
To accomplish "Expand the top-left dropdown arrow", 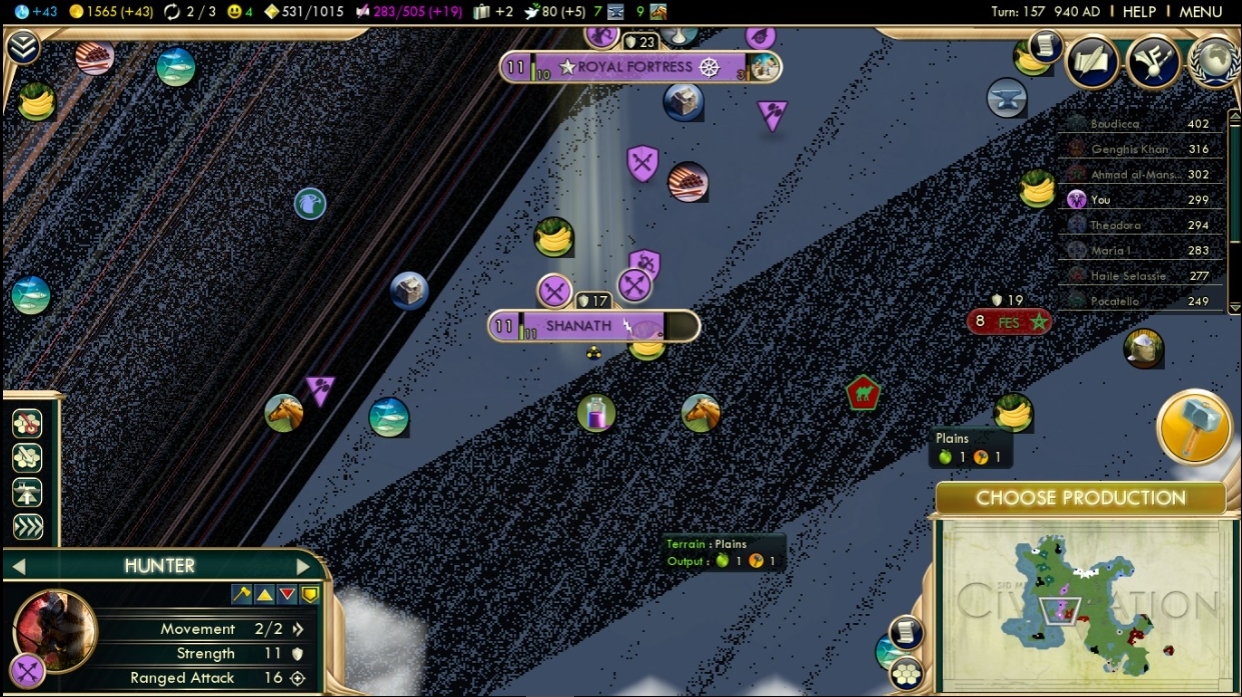I will coord(22,46).
